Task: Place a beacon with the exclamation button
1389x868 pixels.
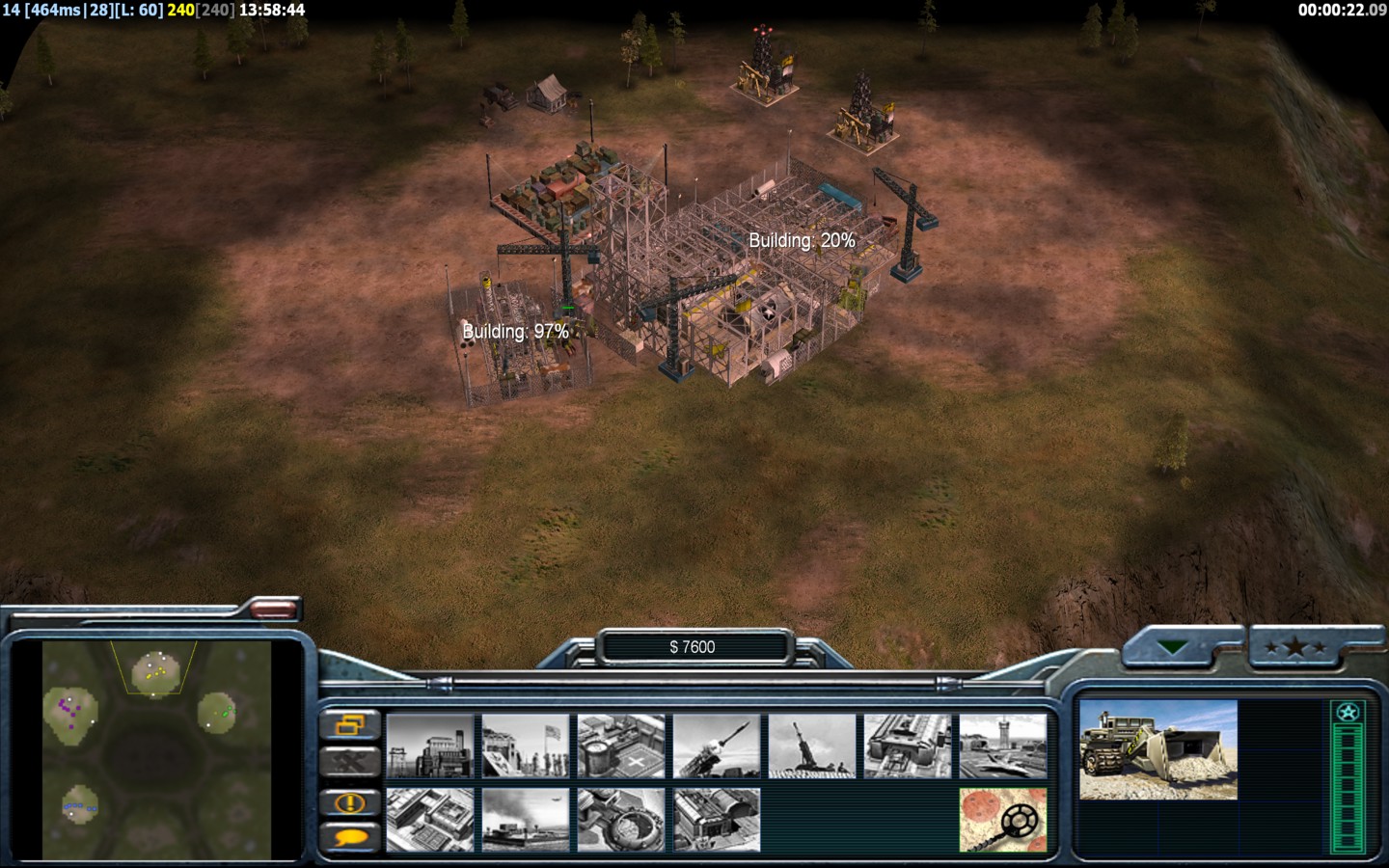Action: point(349,802)
